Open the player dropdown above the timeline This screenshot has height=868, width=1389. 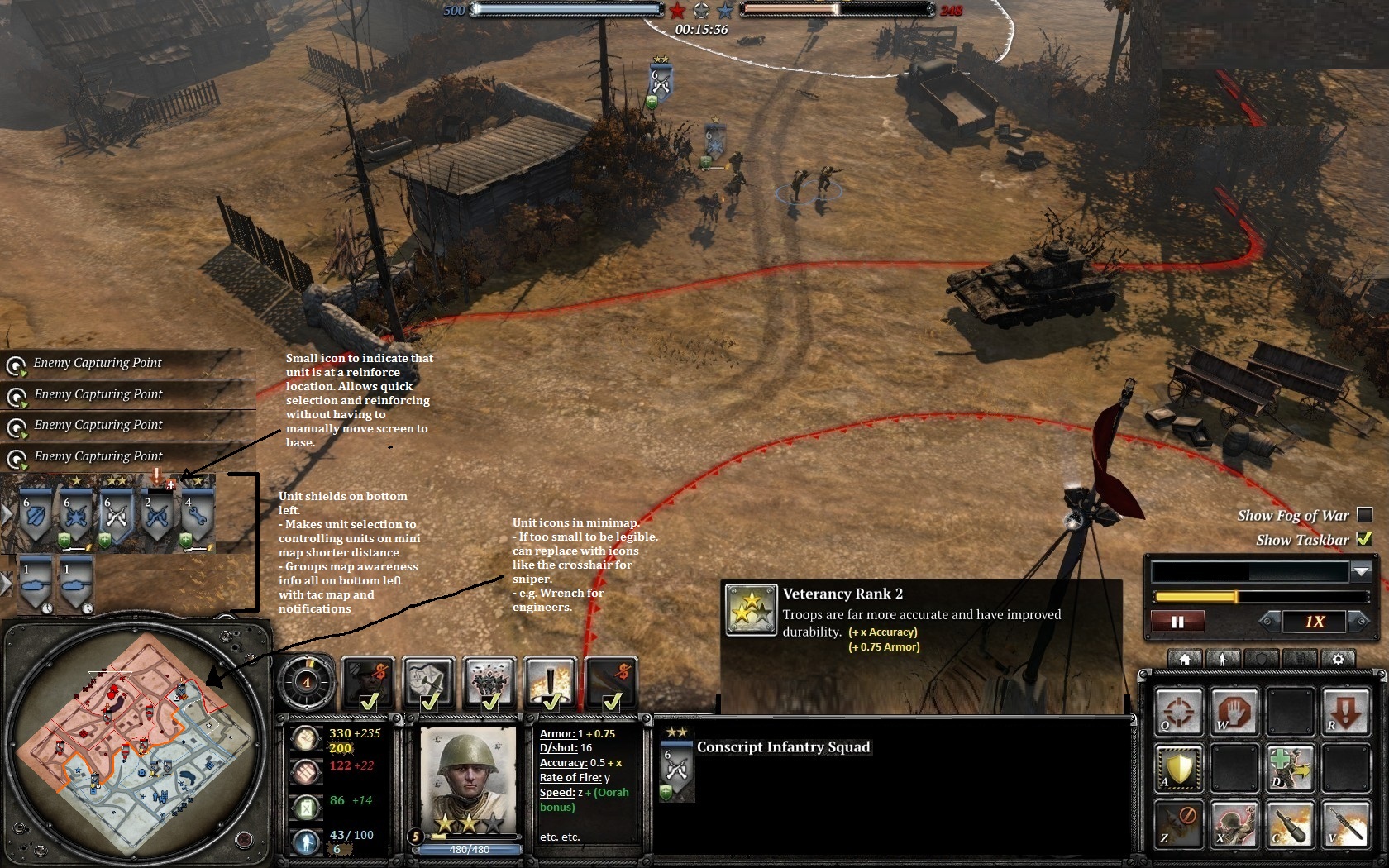[1361, 571]
